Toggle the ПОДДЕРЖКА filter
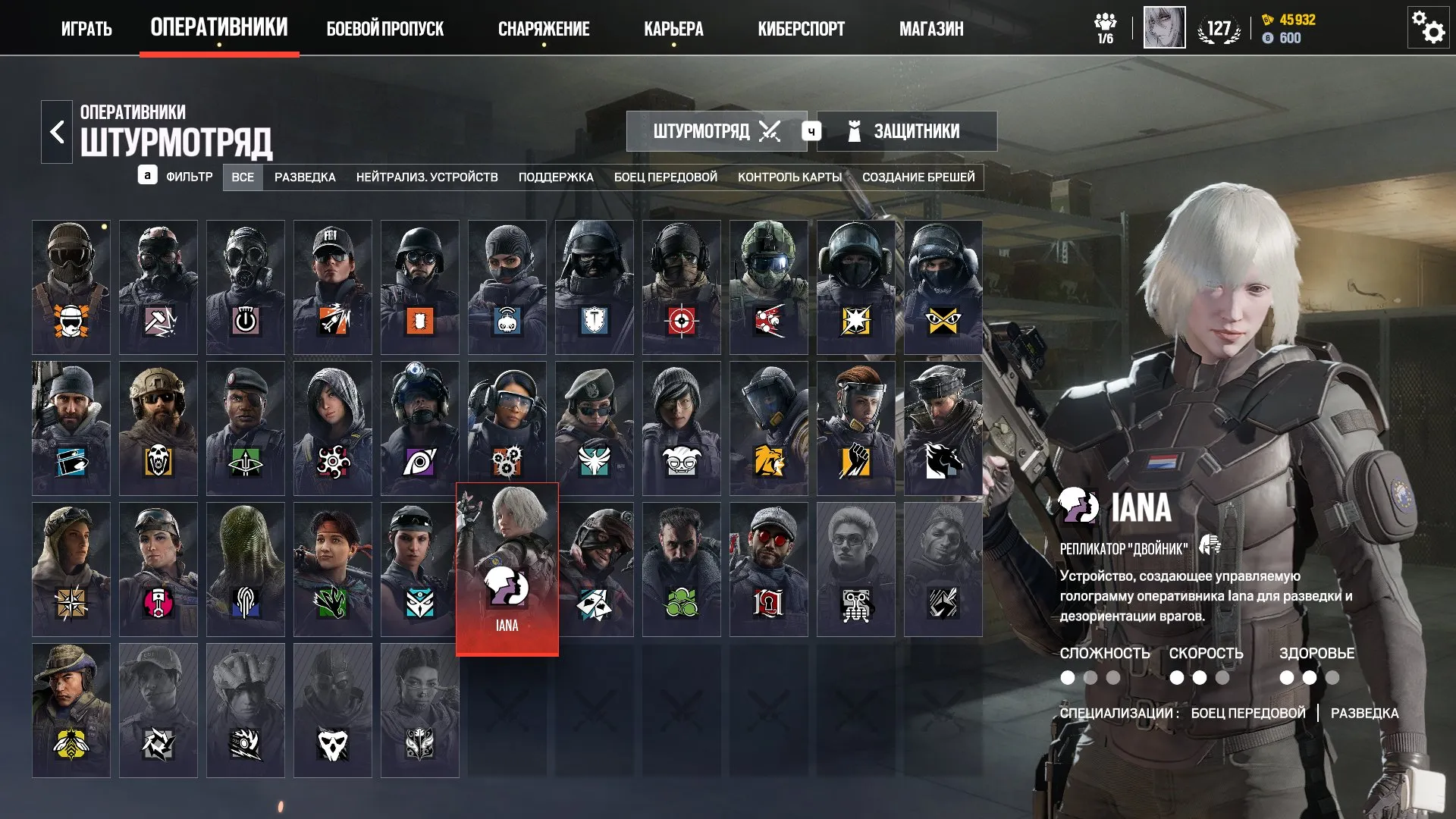1456x819 pixels. 556,177
